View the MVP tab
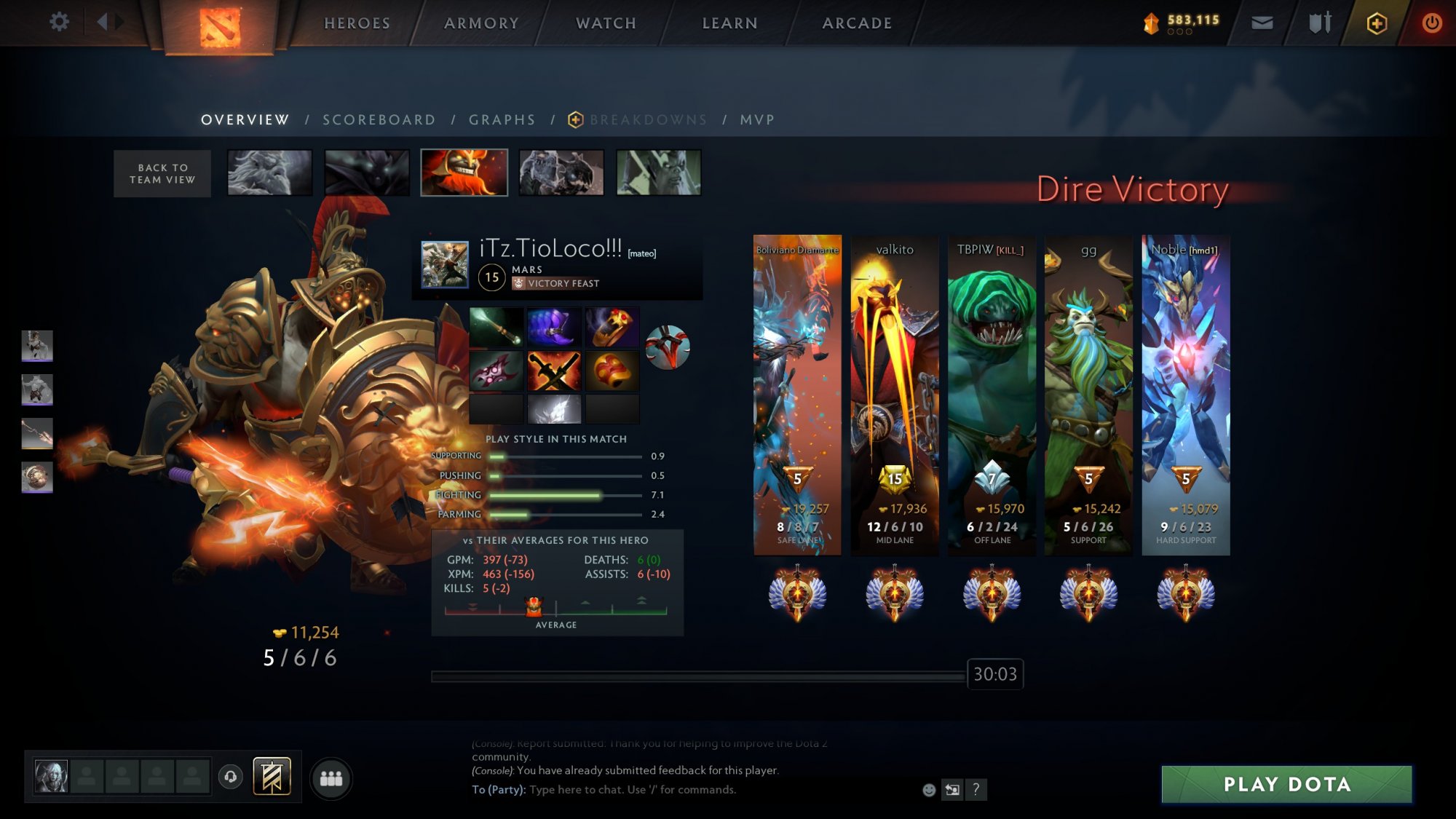The image size is (1456, 819). 757,120
